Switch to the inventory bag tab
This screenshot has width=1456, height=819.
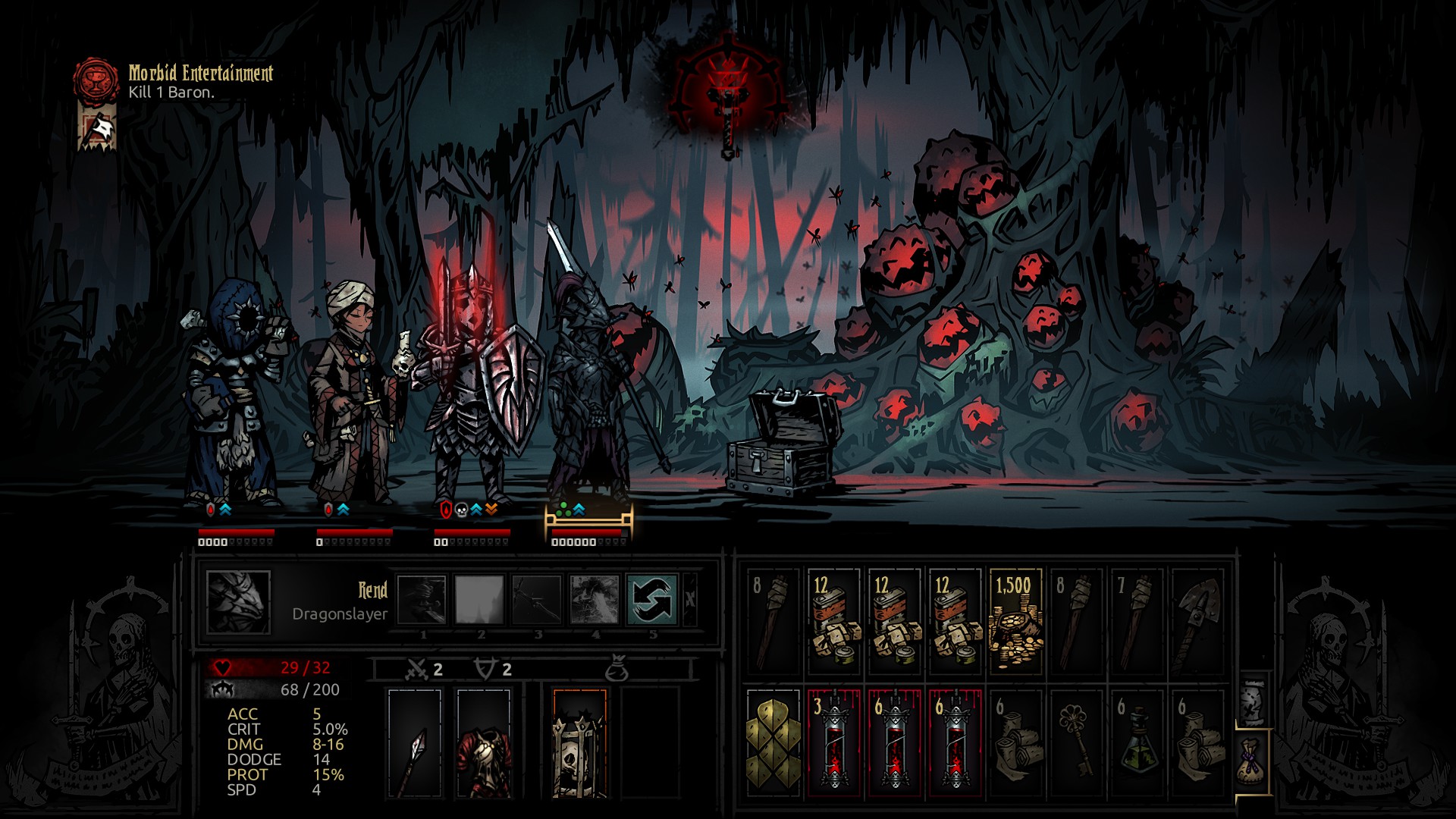(x=1253, y=761)
